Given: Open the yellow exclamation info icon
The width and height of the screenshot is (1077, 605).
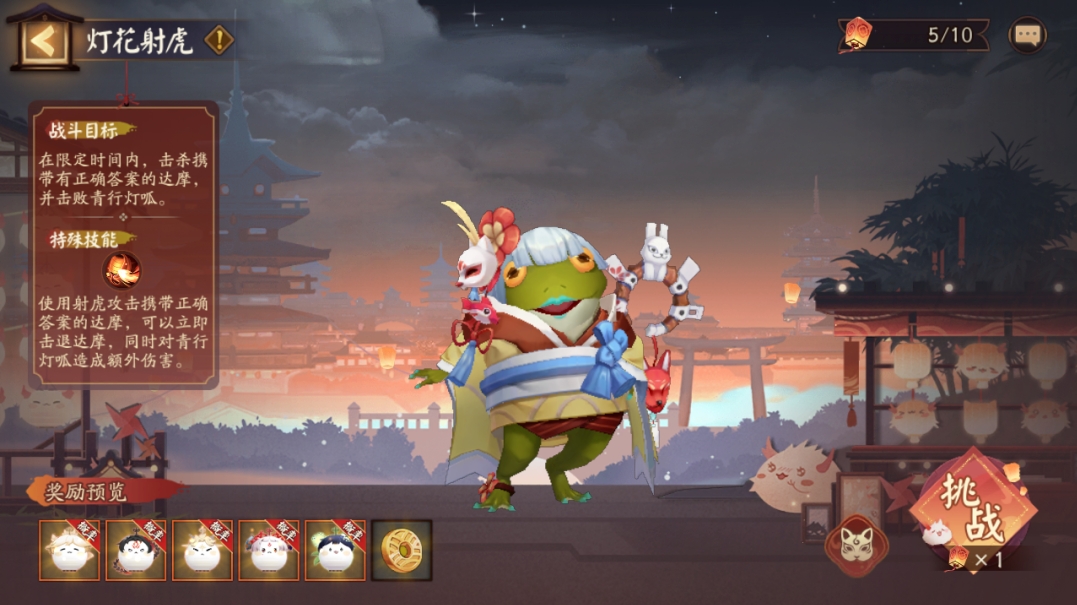Looking at the screenshot, I should 219,40.
